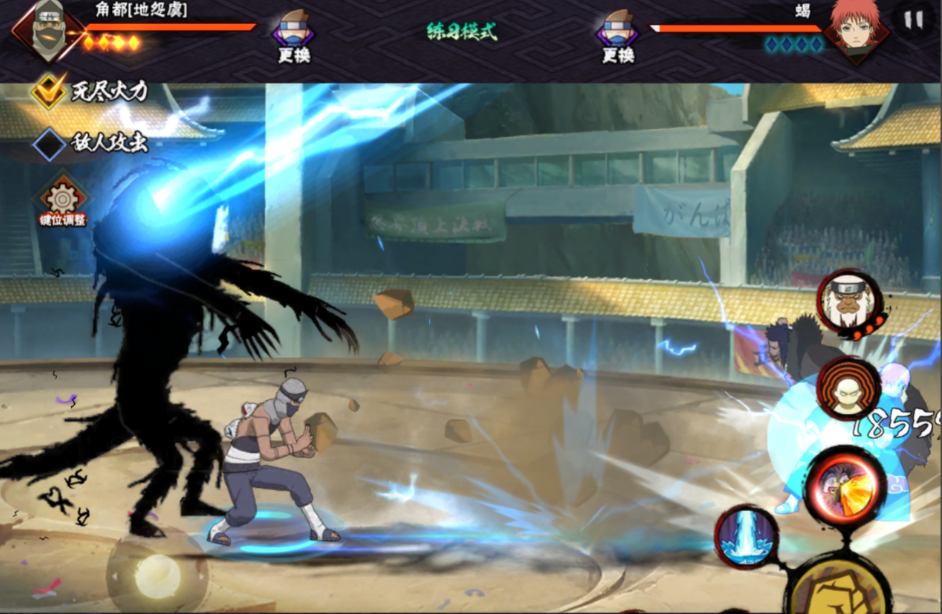Screen dimensions: 942x614
Task: Tap the virtual joystick knob
Action: (158, 574)
